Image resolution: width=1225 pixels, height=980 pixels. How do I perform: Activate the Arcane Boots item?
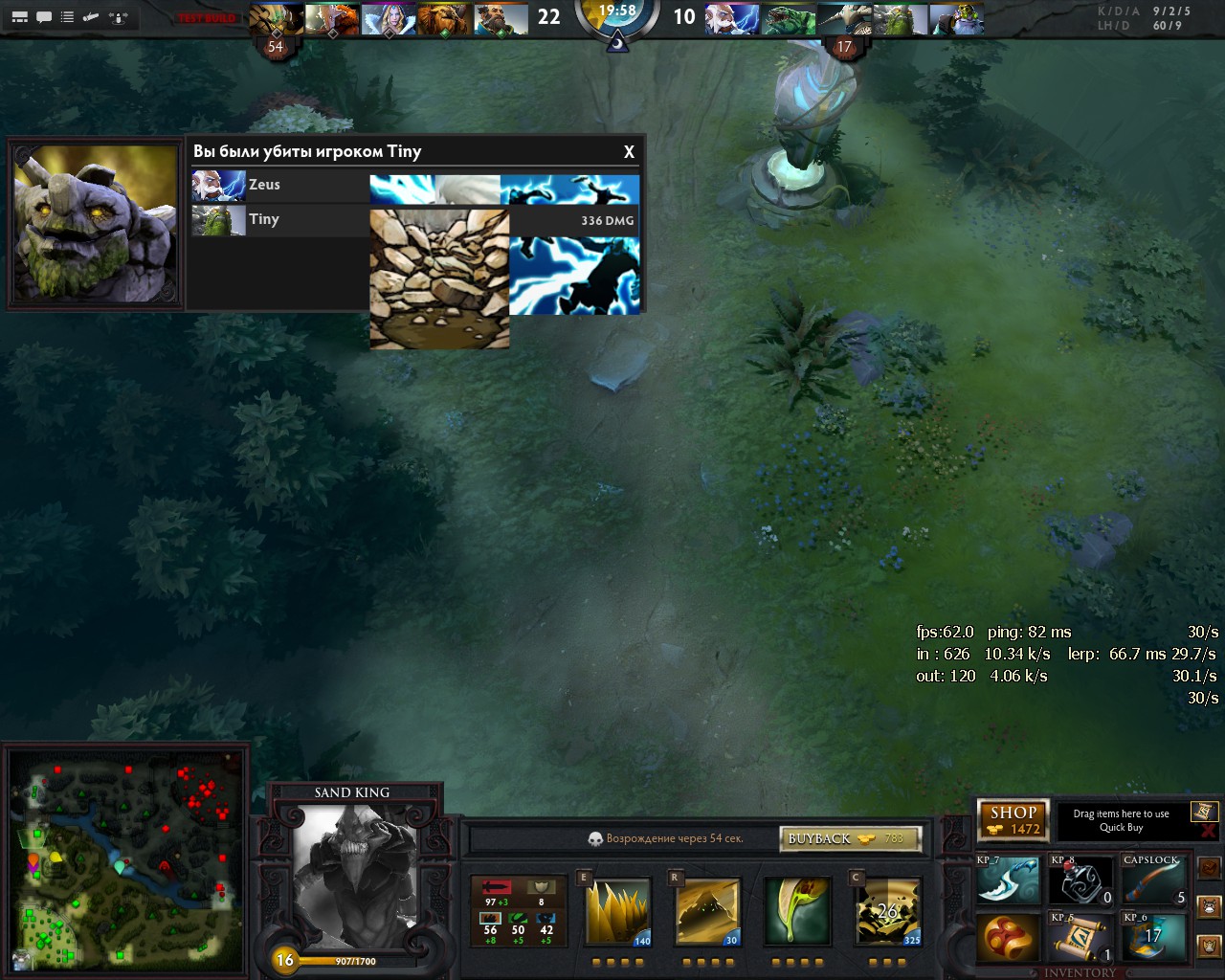1155,938
